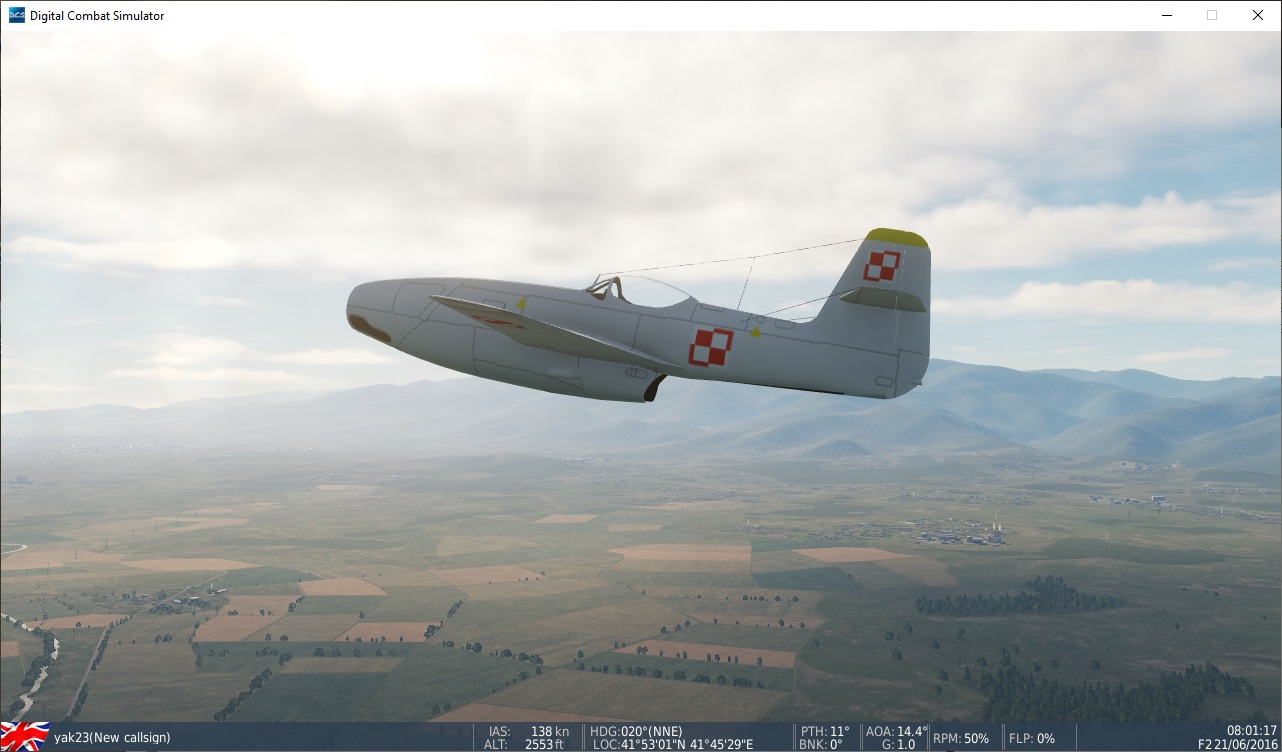Click the BNK bank angle readout

tap(822, 744)
